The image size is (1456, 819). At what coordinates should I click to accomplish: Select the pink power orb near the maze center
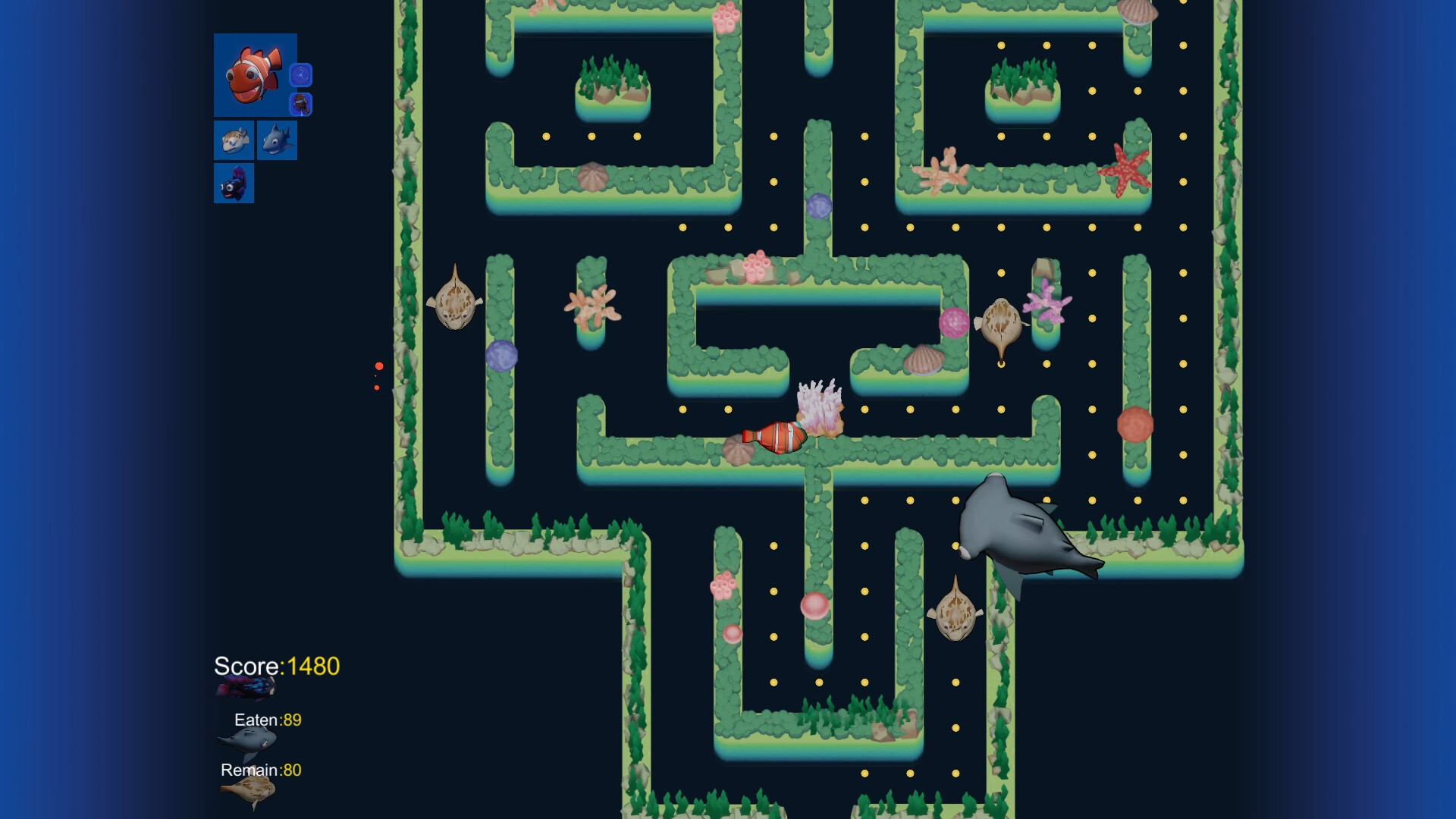[954, 322]
